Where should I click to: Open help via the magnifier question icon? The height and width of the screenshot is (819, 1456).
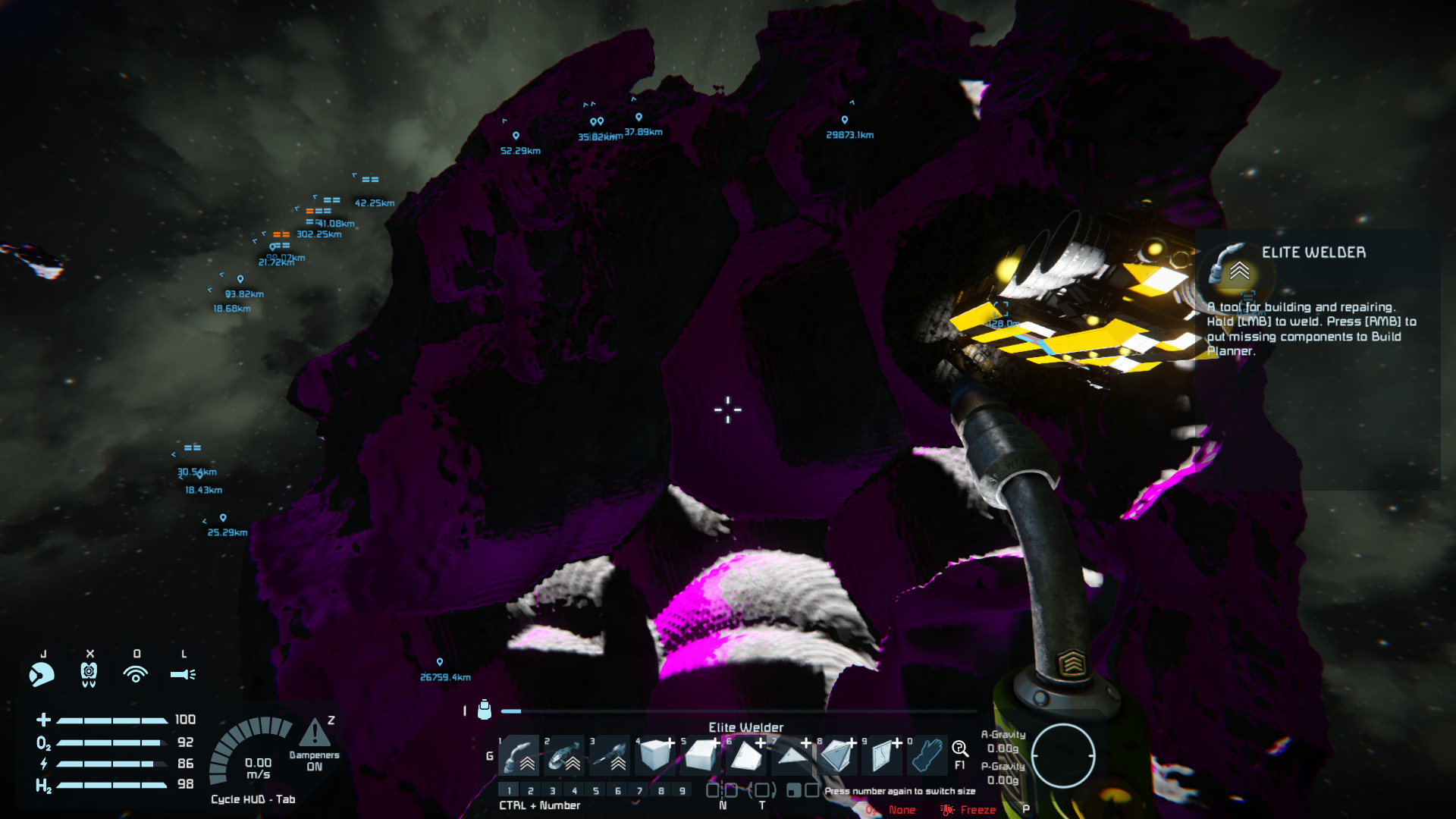click(x=960, y=749)
